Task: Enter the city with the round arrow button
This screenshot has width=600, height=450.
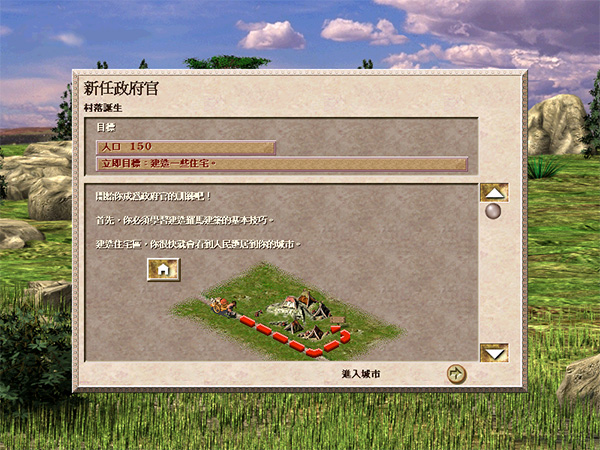Action: tap(456, 374)
